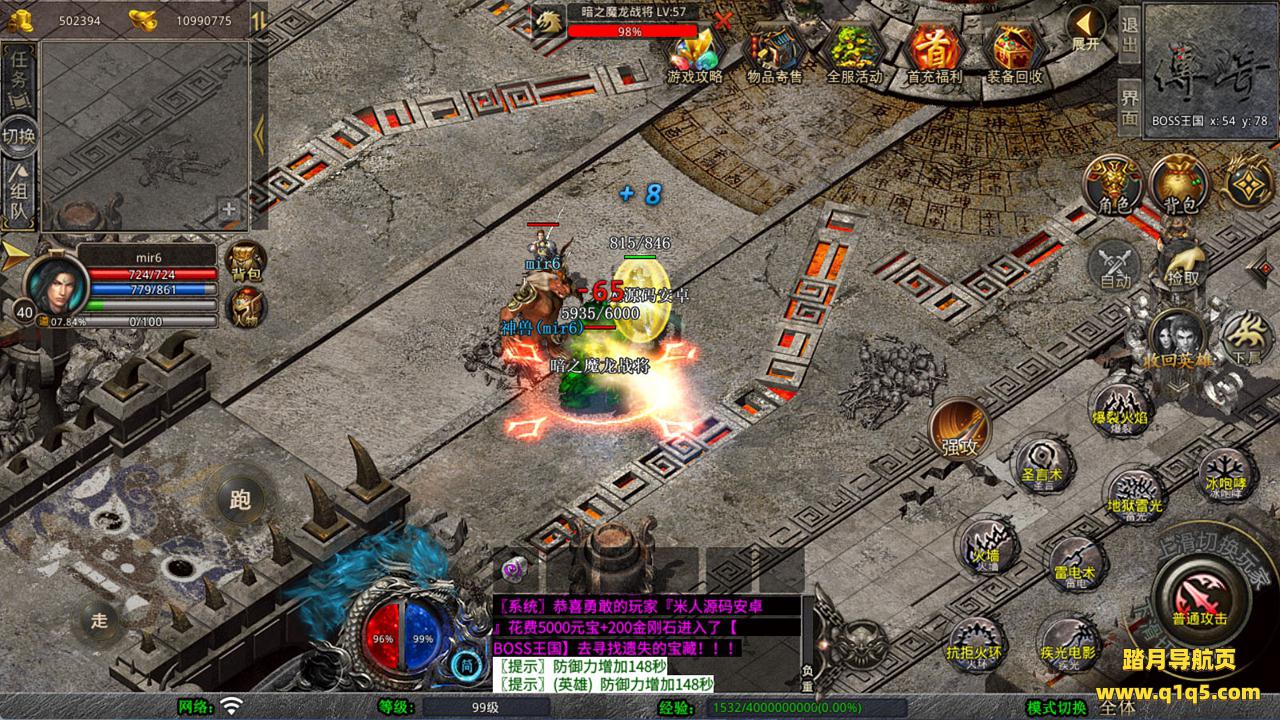Tap the 跑 run button
This screenshot has height=720, width=1280.
(240, 500)
